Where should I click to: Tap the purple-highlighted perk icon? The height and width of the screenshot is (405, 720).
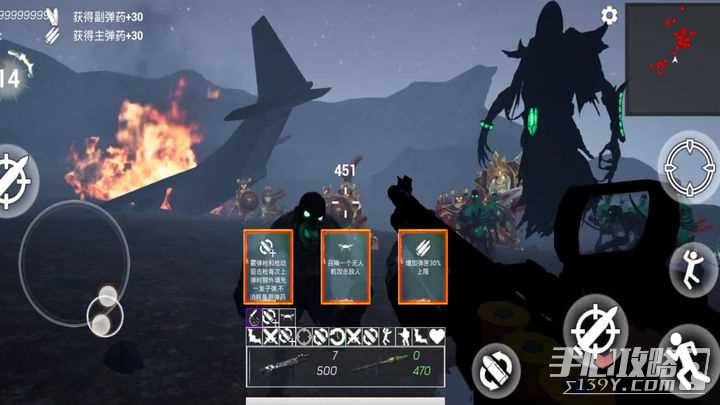pyautogui.click(x=255, y=317)
